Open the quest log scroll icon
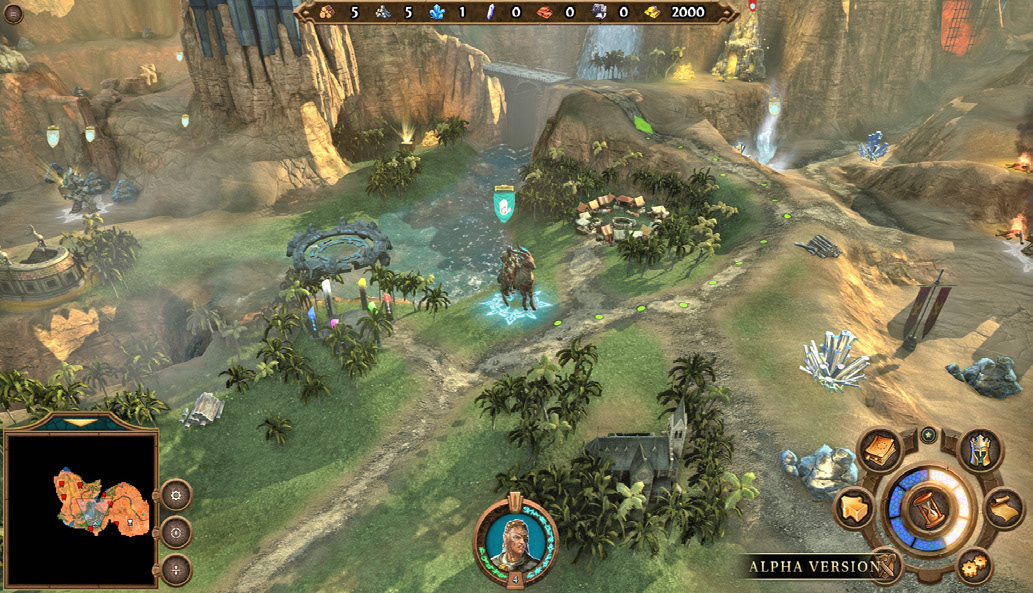The height and width of the screenshot is (593, 1033). (x=1003, y=508)
